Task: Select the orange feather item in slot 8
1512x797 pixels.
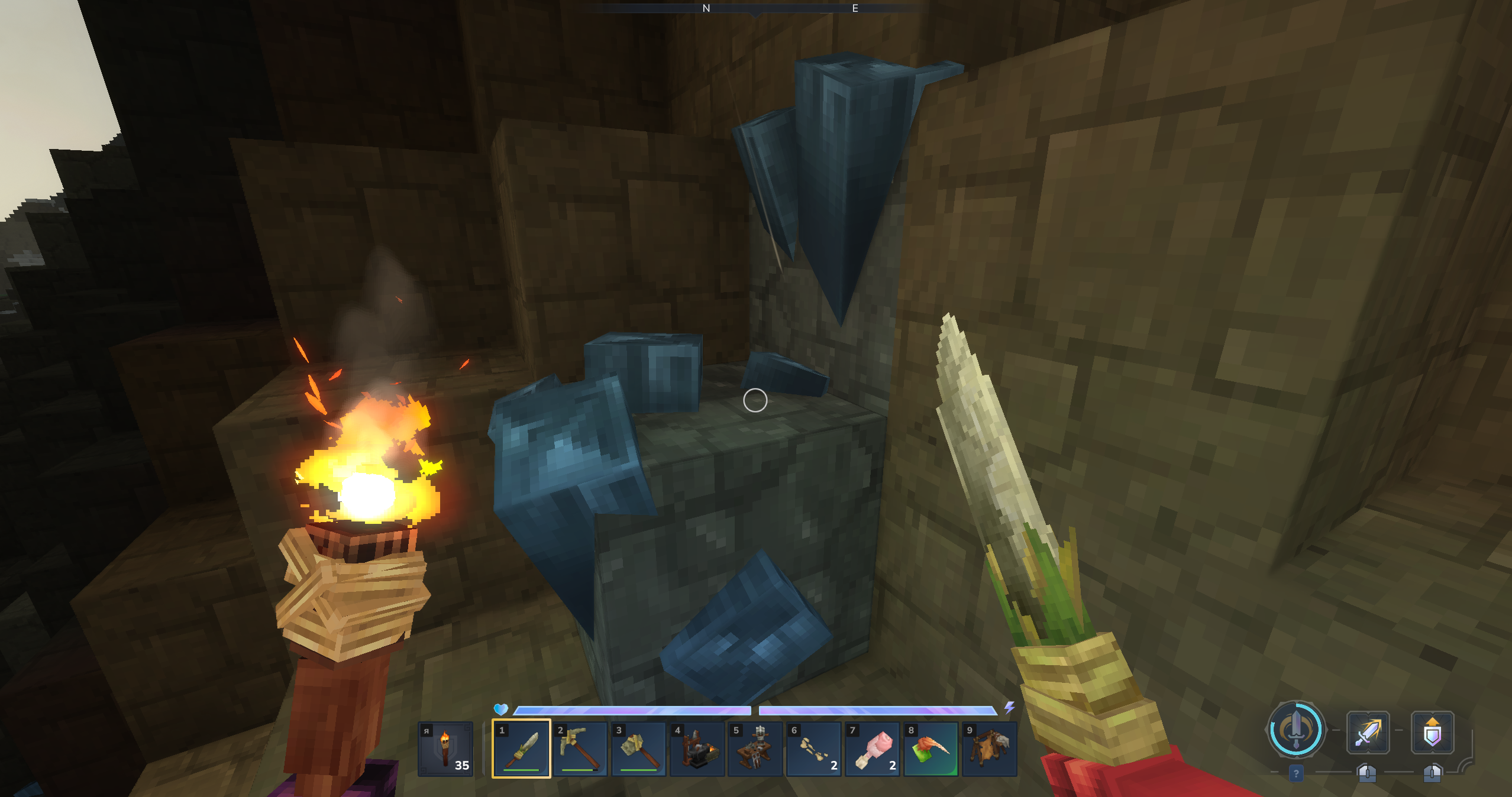Action: [x=931, y=749]
